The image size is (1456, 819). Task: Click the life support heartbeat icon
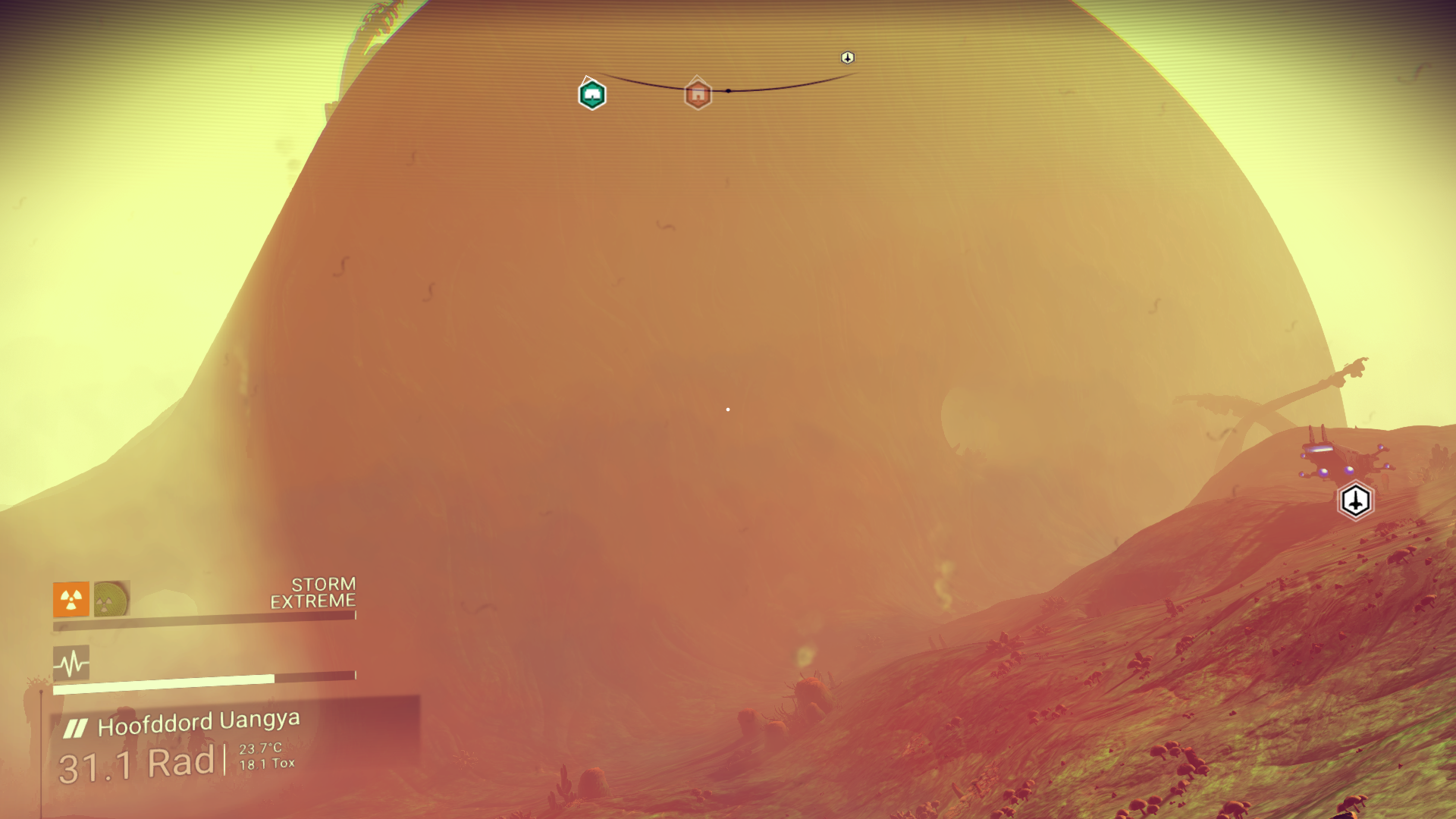(71, 664)
